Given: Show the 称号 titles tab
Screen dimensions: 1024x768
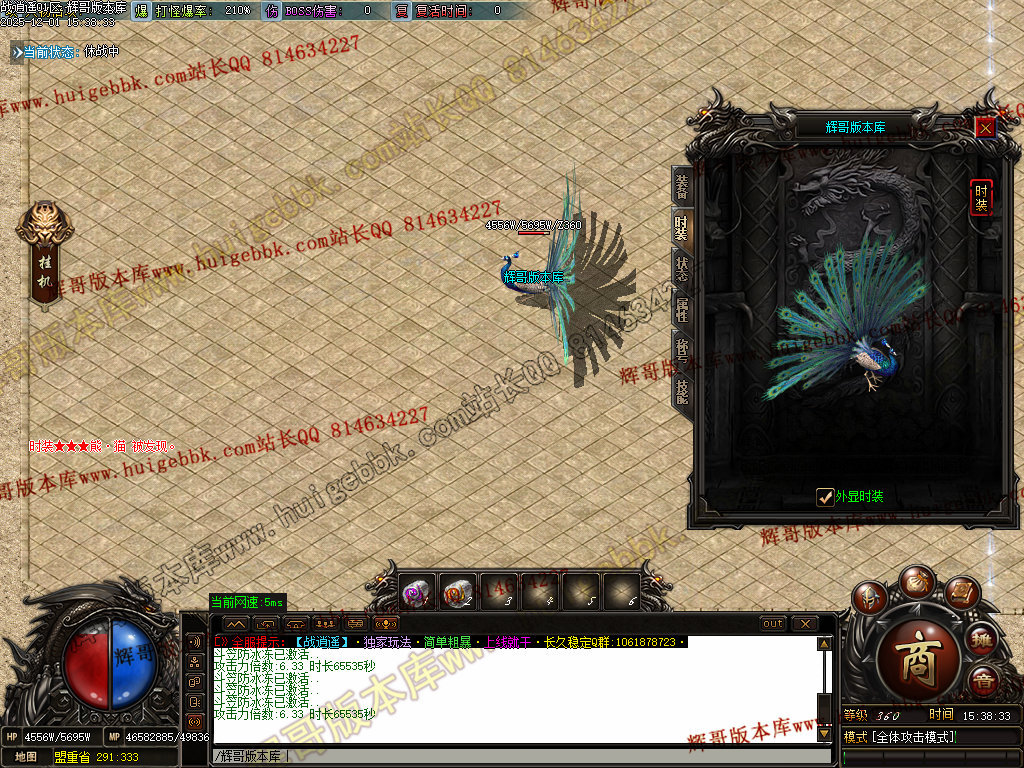Looking at the screenshot, I should (681, 350).
